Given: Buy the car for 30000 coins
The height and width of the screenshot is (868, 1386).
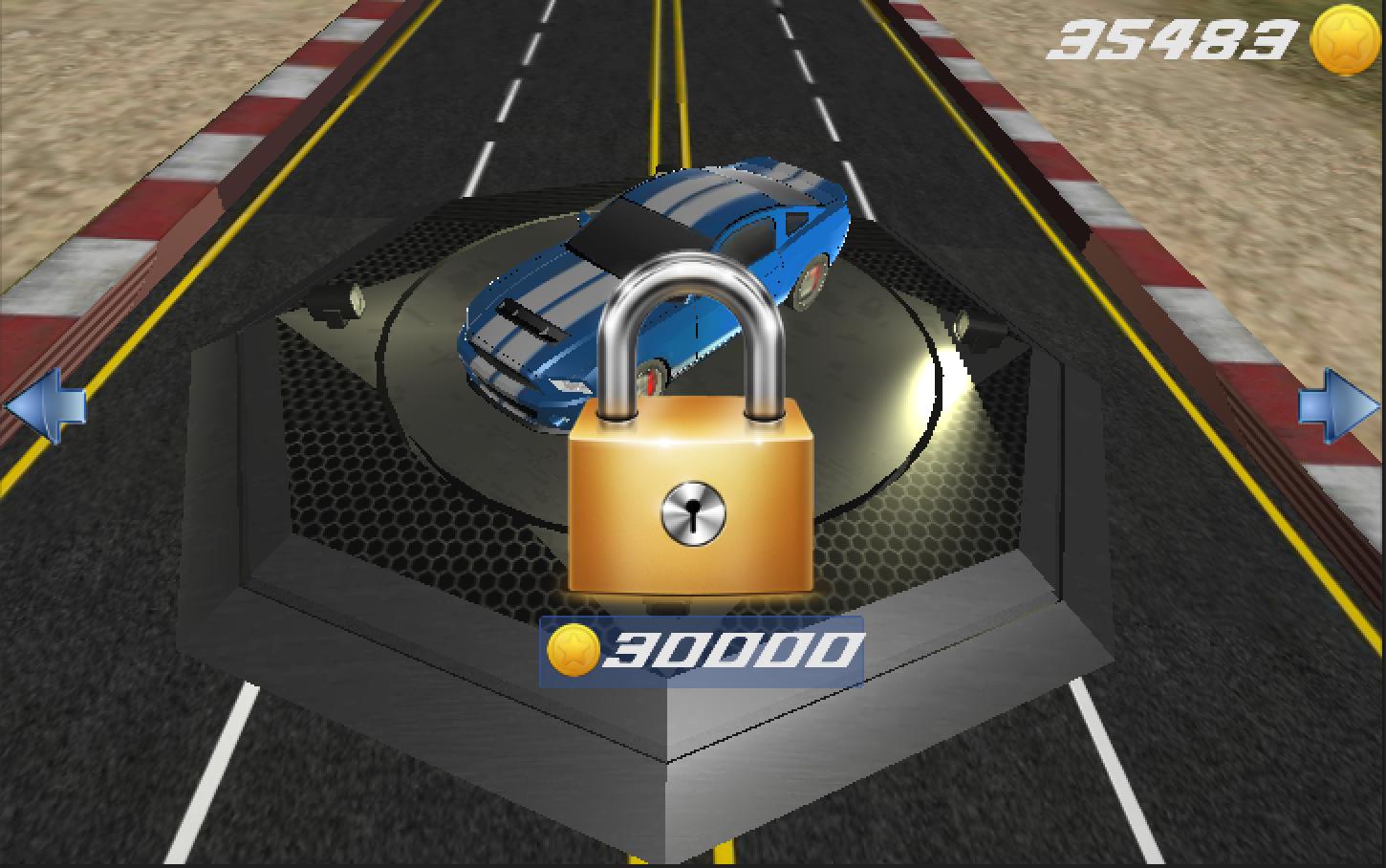Looking at the screenshot, I should pos(702,651).
